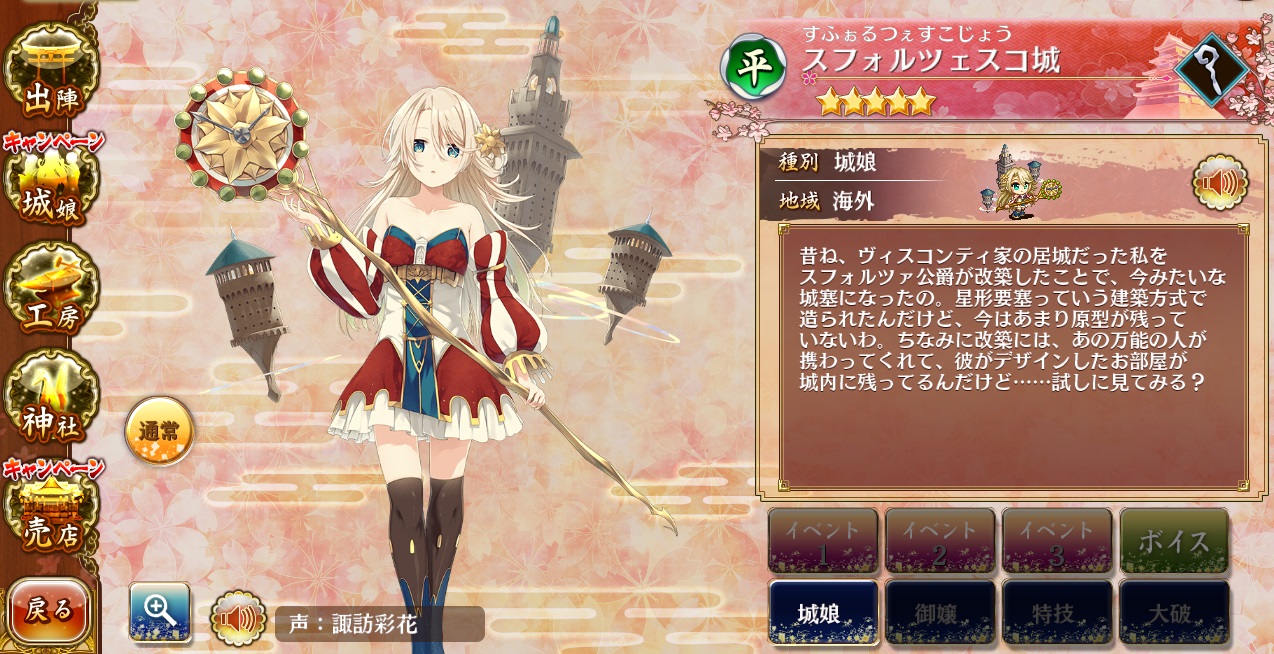Image resolution: width=1274 pixels, height=654 pixels.
Task: Select the イベント2 button
Action: (940, 541)
